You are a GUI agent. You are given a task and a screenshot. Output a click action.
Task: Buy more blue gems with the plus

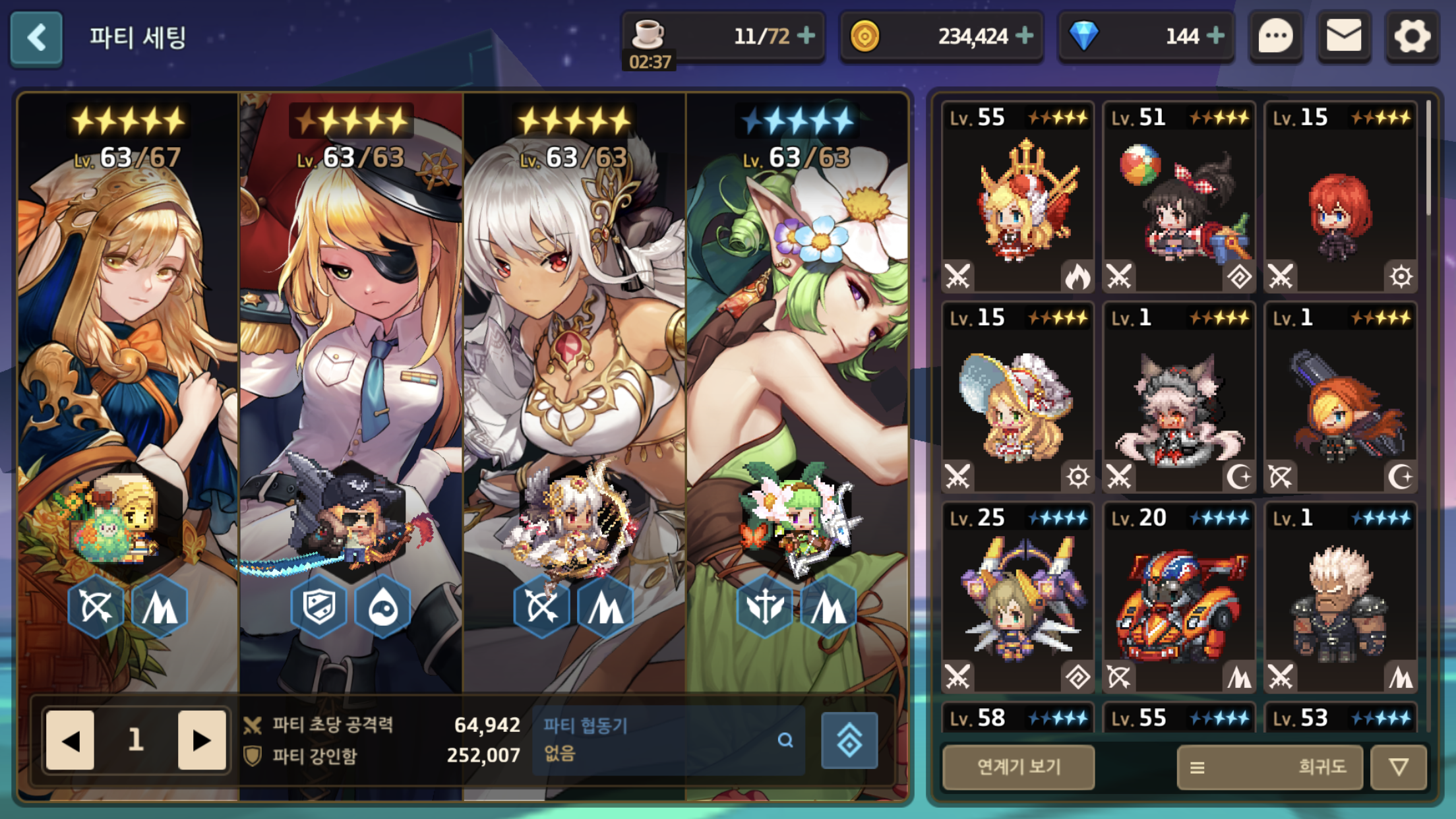click(x=1215, y=36)
